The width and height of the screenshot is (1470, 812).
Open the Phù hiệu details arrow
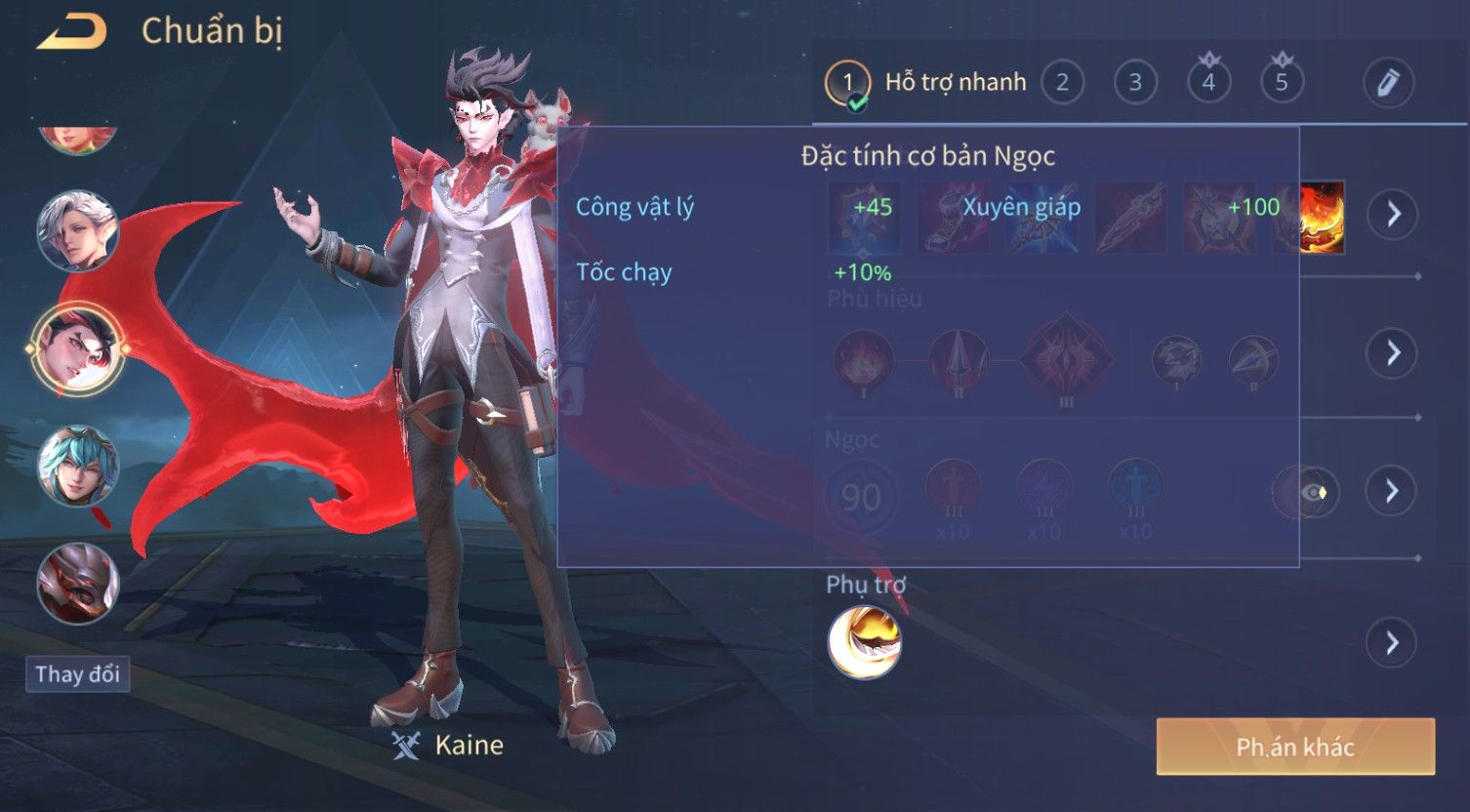point(1393,352)
